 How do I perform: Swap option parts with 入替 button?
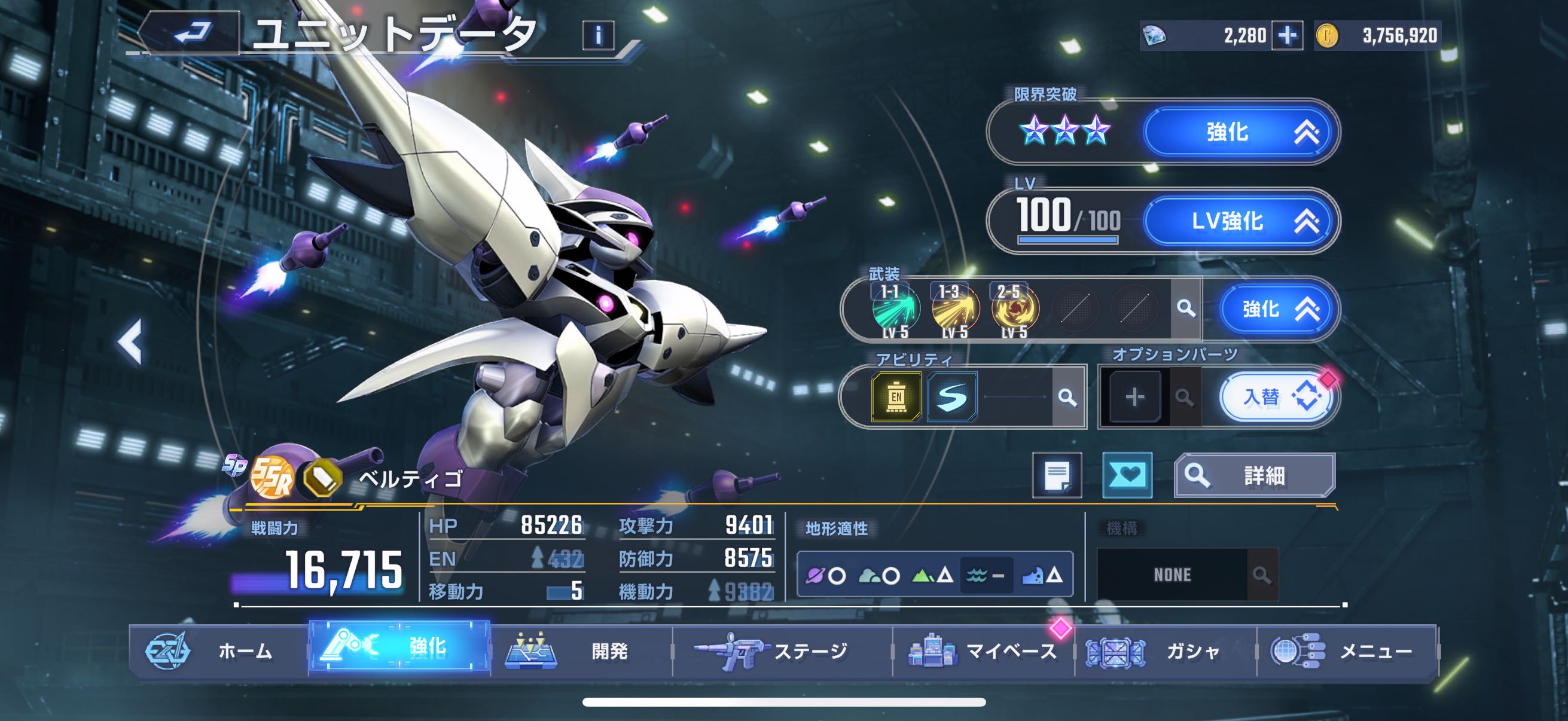click(1276, 398)
